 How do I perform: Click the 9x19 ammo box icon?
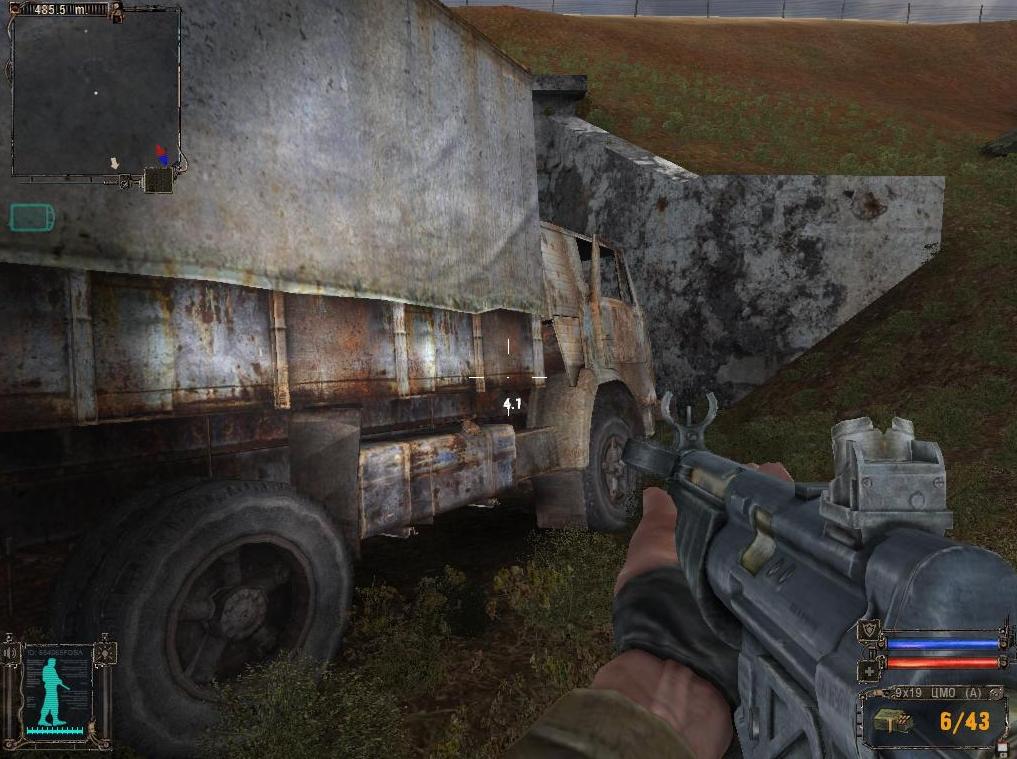[x=891, y=722]
